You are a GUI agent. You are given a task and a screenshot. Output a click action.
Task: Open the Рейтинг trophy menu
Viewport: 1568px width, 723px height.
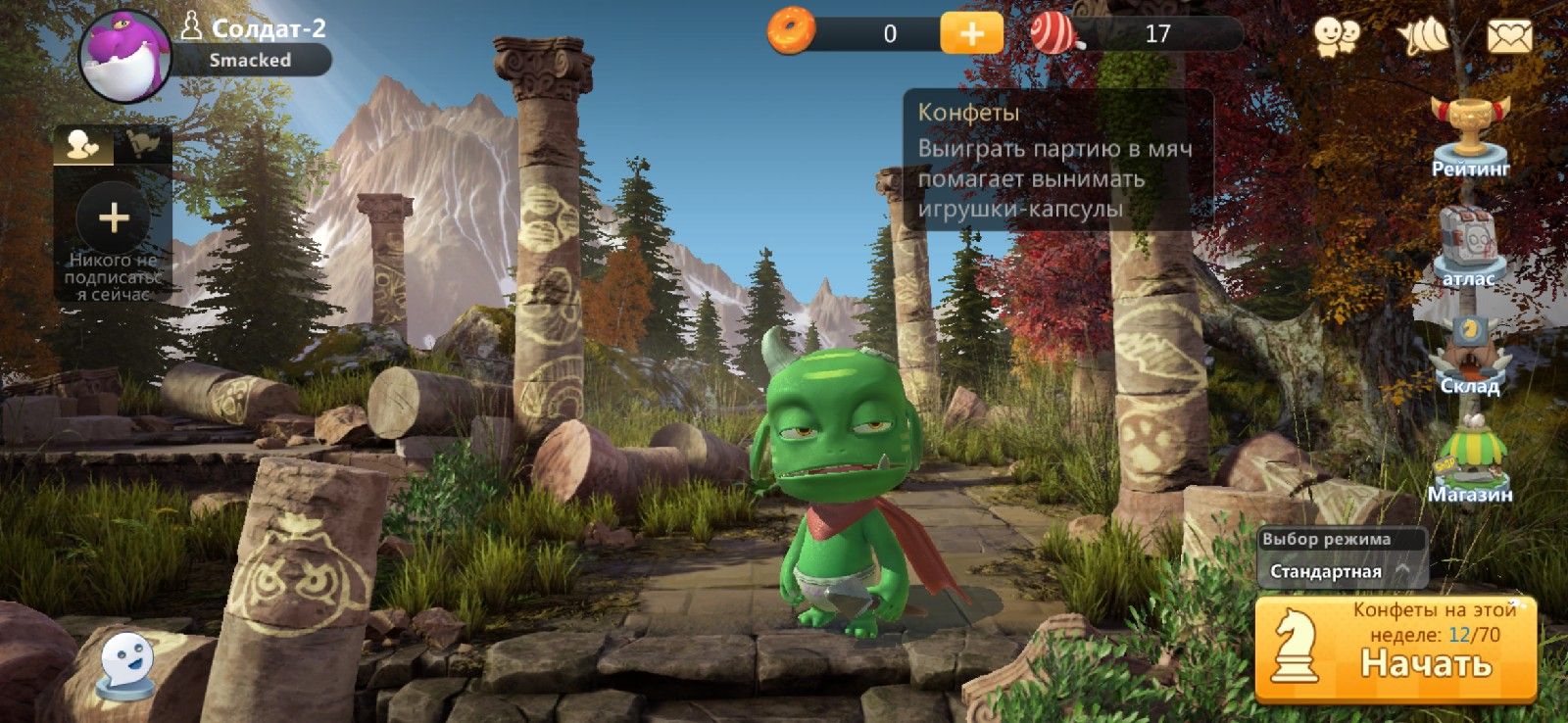[1470, 137]
